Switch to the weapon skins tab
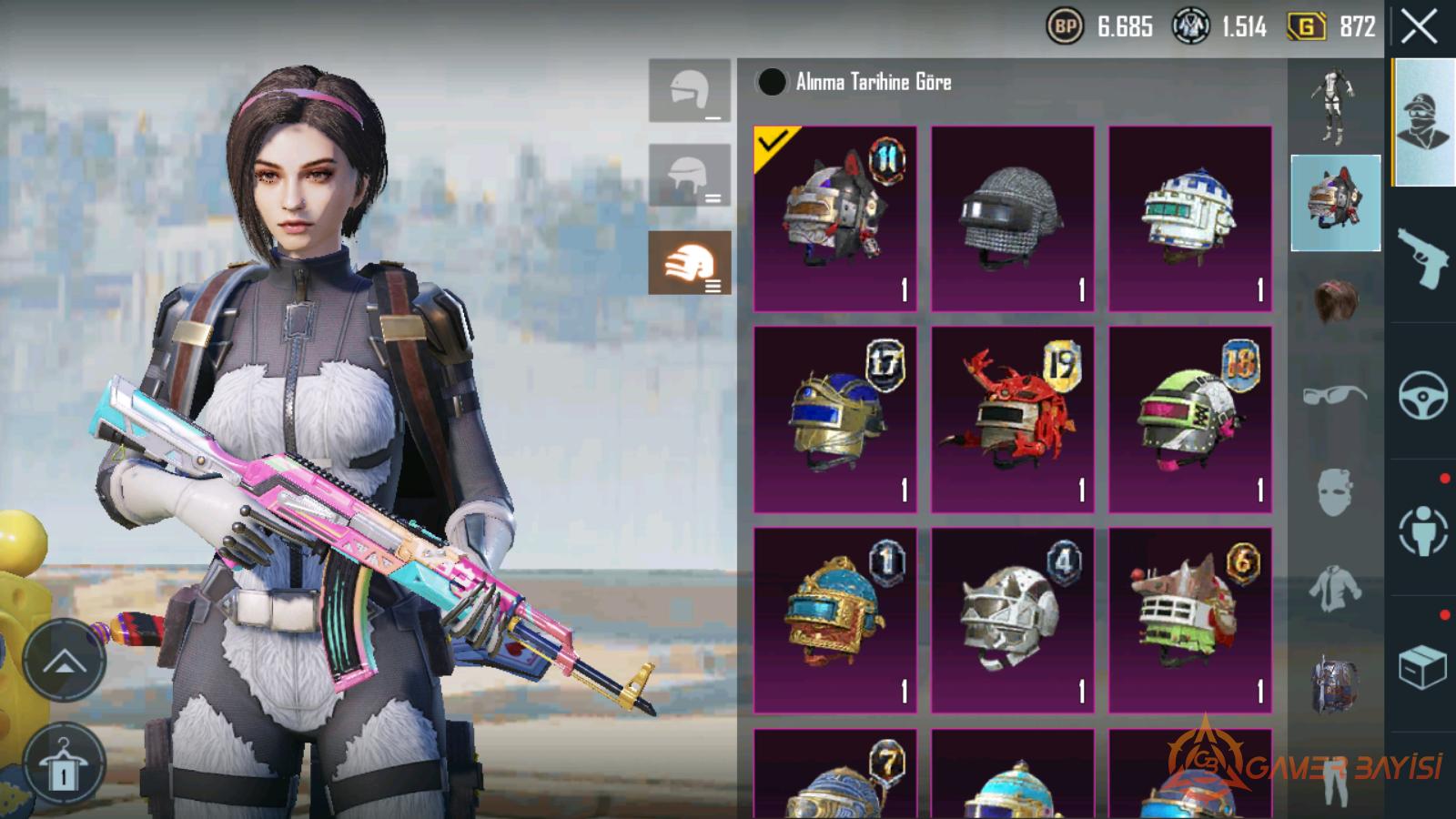This screenshot has width=1456, height=819. tap(1422, 258)
